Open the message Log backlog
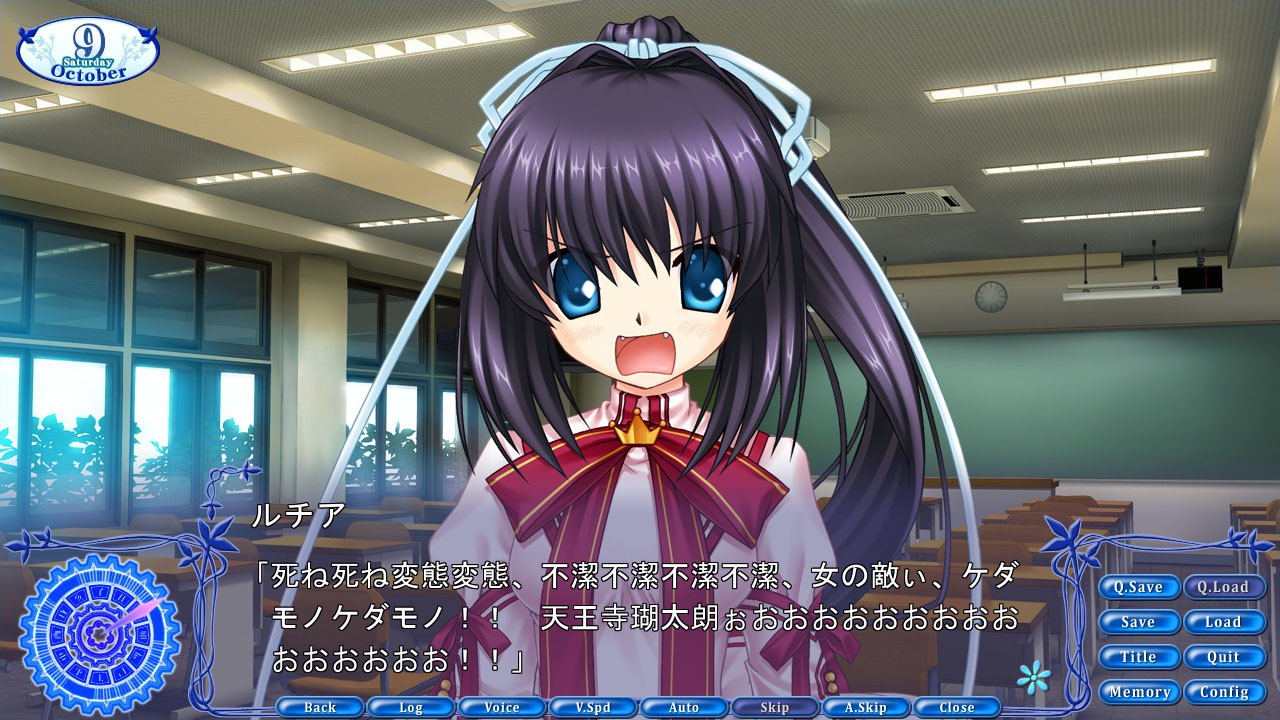The height and width of the screenshot is (720, 1280). pyautogui.click(x=412, y=706)
